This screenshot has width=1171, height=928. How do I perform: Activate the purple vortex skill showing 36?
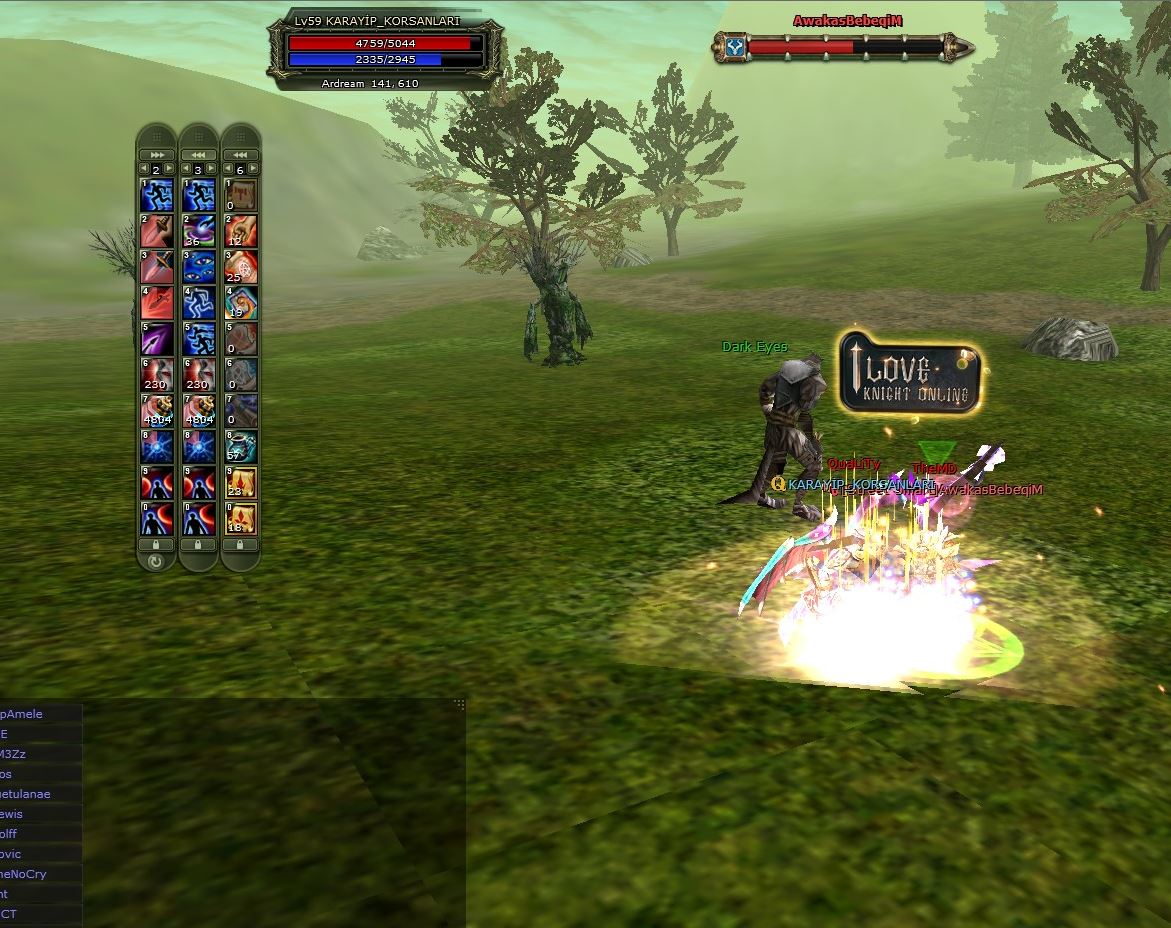(x=198, y=230)
